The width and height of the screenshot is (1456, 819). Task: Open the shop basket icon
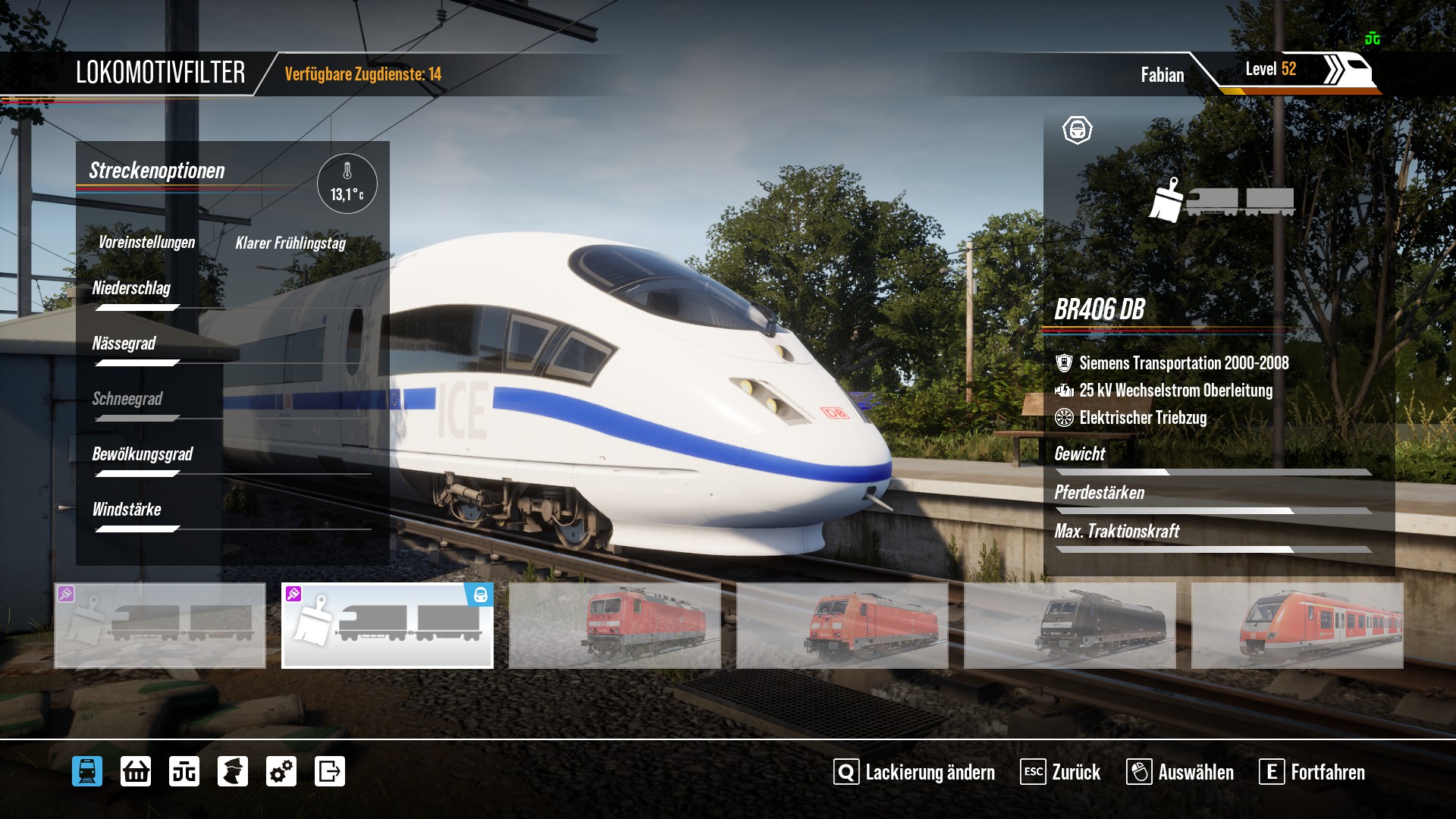click(136, 772)
